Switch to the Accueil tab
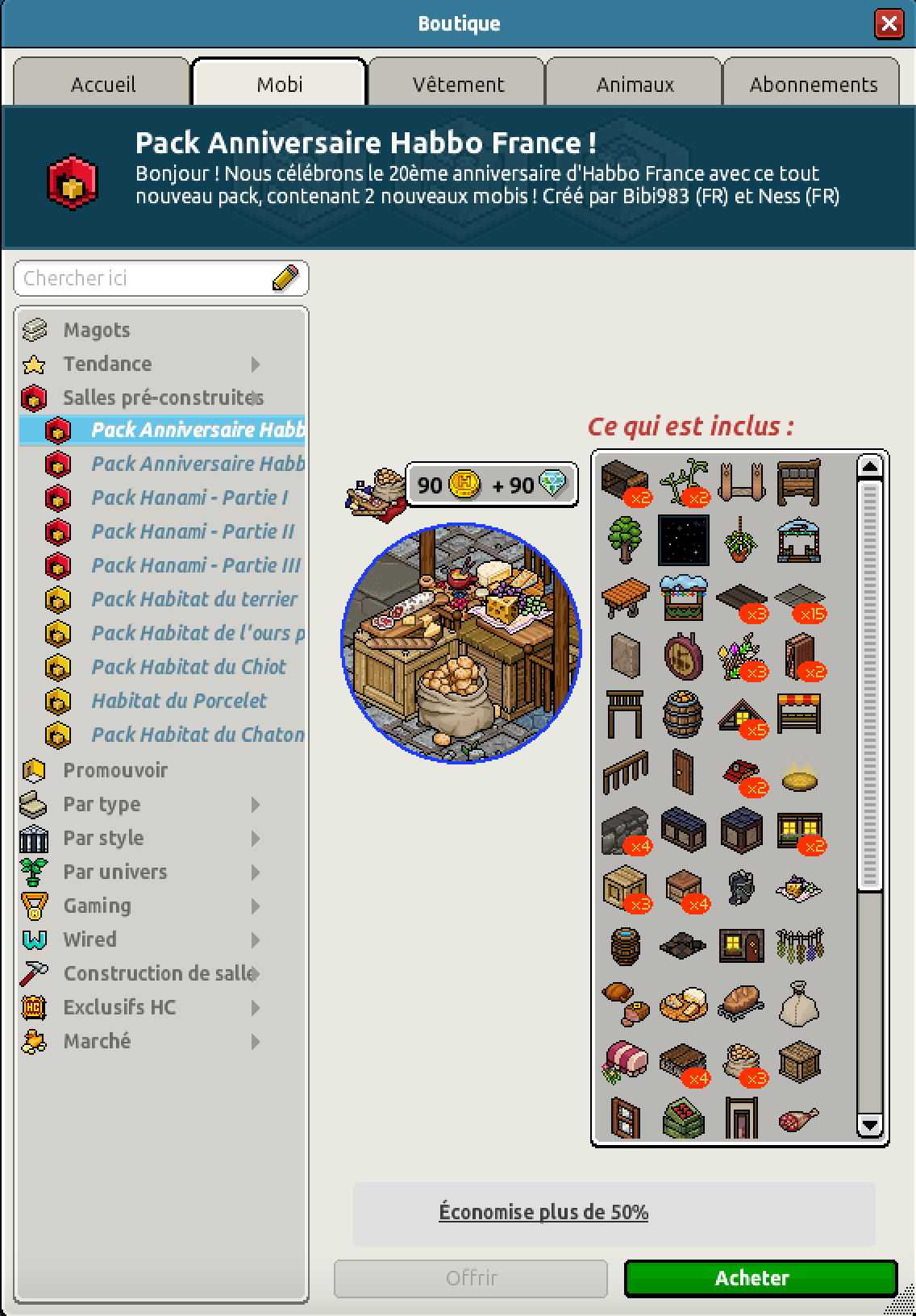916x1316 pixels. (x=102, y=84)
